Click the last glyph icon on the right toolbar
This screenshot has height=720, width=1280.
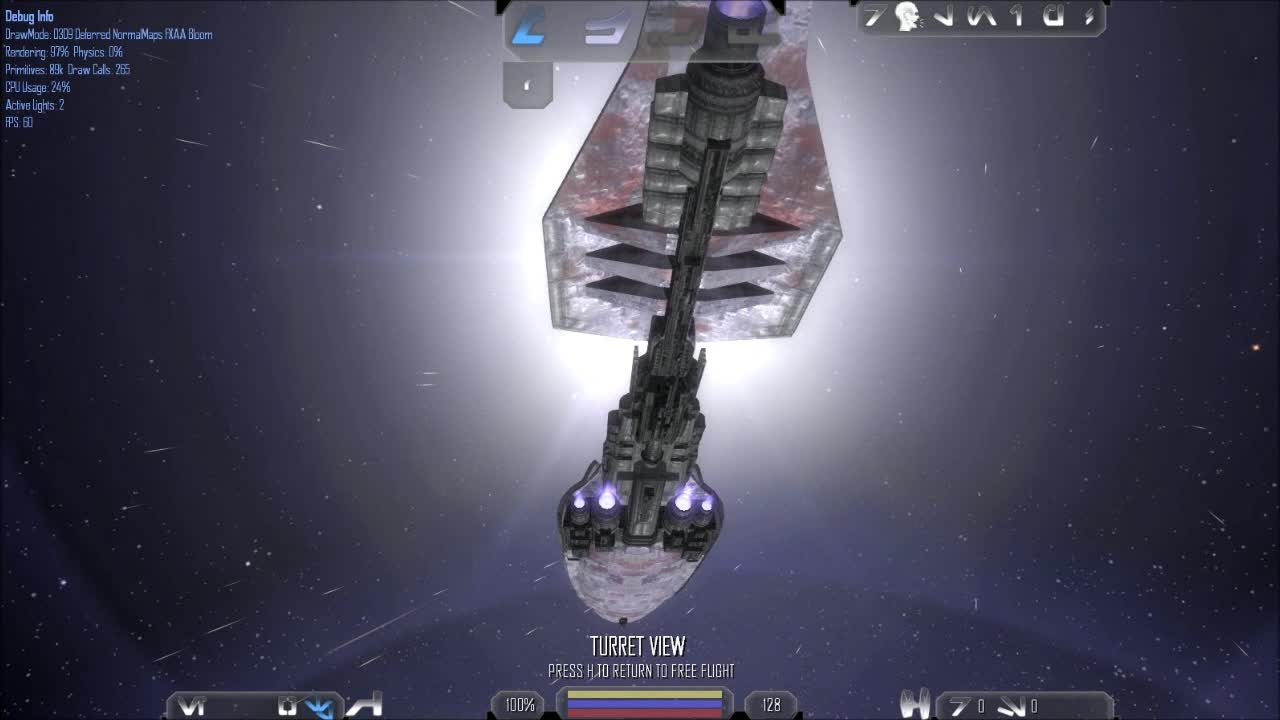click(1088, 17)
